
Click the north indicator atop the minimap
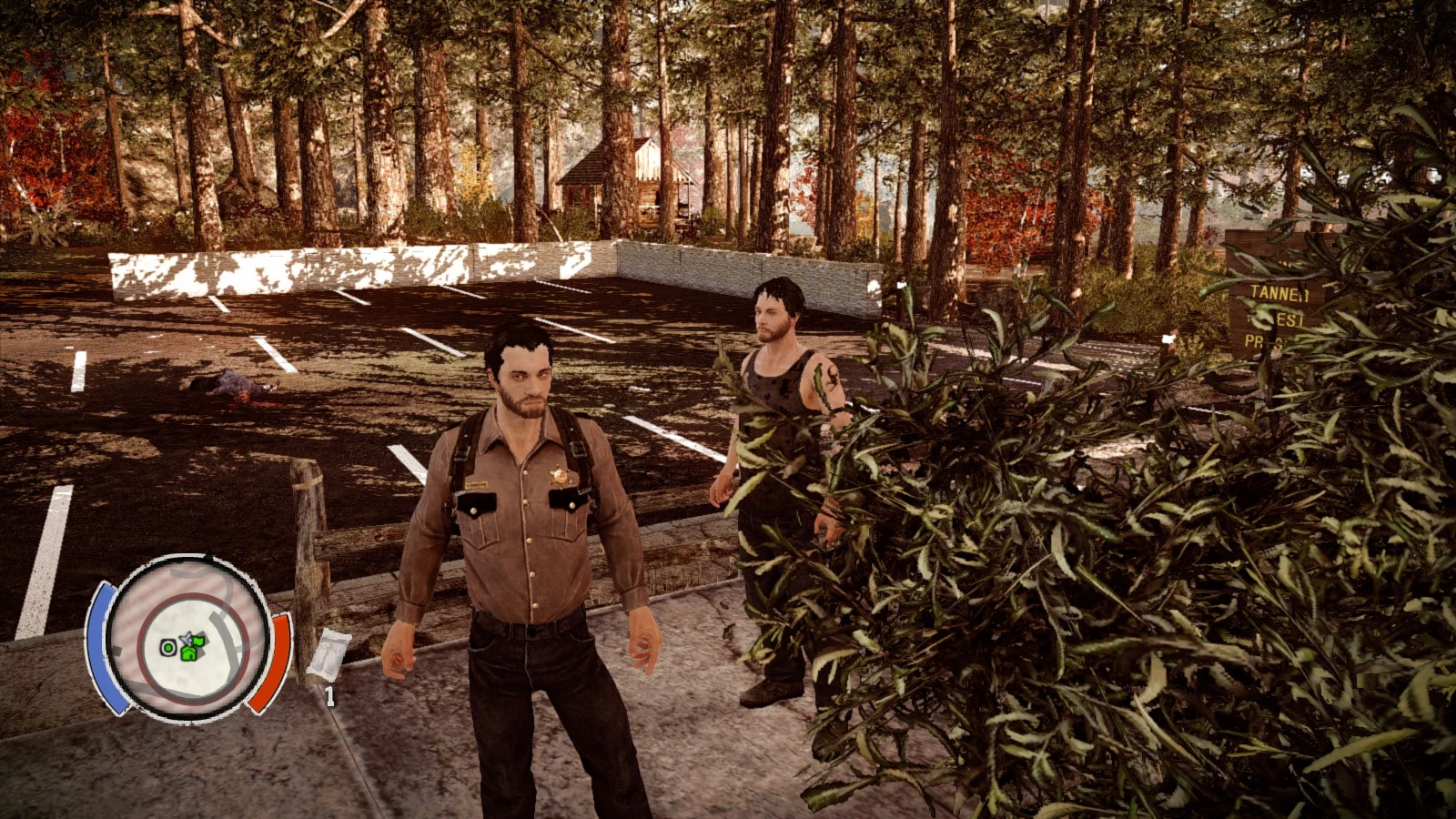pos(208,553)
